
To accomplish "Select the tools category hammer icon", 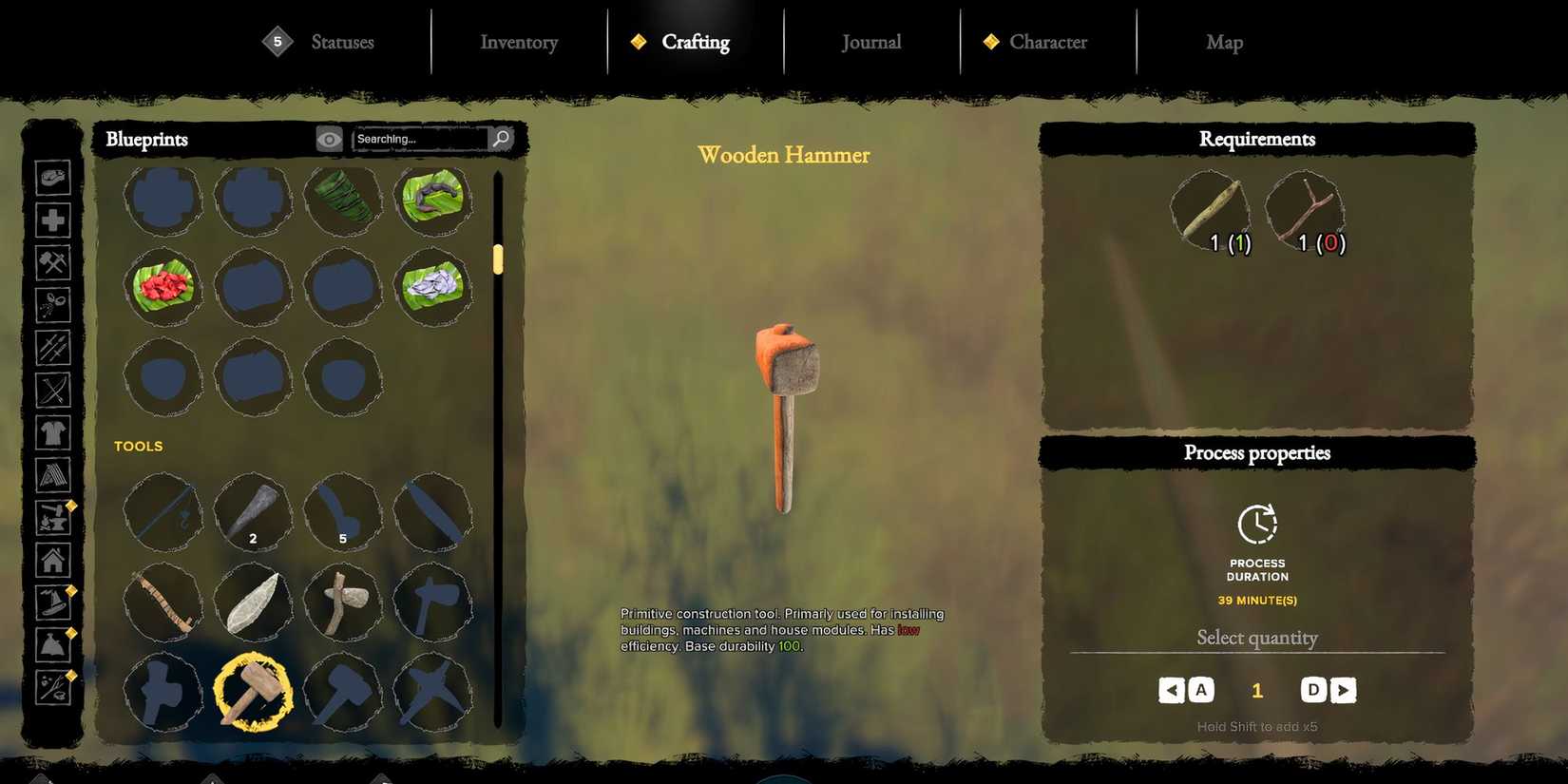I will pos(53,262).
